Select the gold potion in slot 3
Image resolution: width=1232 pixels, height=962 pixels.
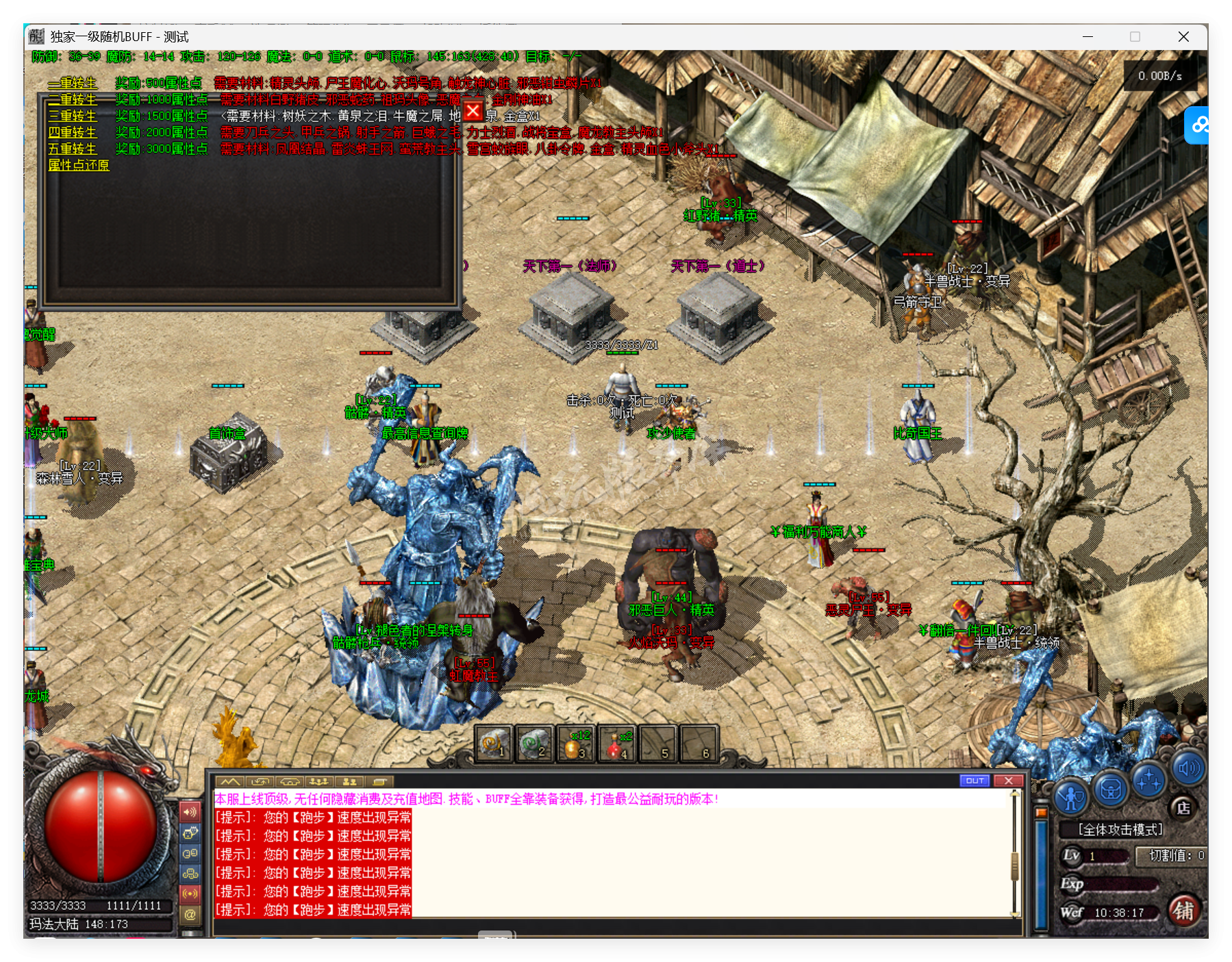pos(575,744)
